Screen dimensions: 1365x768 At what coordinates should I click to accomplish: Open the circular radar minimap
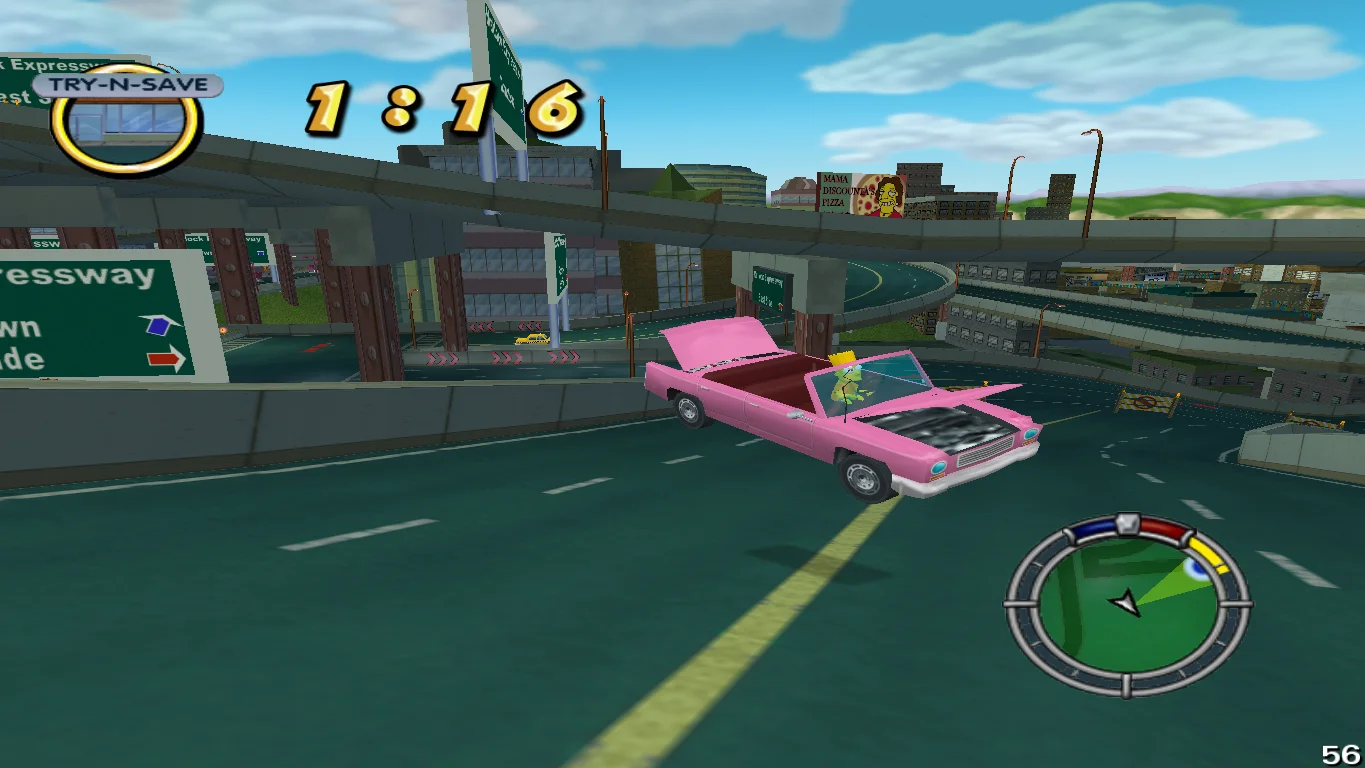pyautogui.click(x=1127, y=605)
